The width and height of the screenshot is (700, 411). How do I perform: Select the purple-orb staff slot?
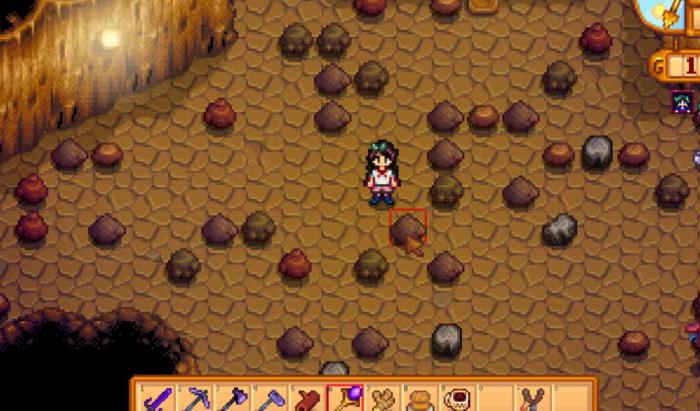click(345, 398)
